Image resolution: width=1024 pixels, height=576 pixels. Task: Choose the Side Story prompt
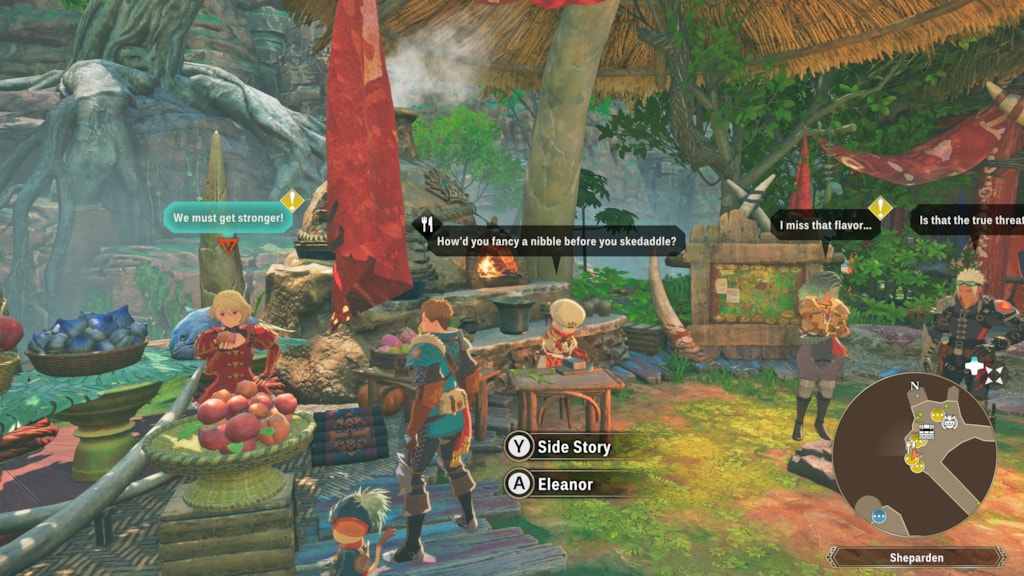pos(572,447)
